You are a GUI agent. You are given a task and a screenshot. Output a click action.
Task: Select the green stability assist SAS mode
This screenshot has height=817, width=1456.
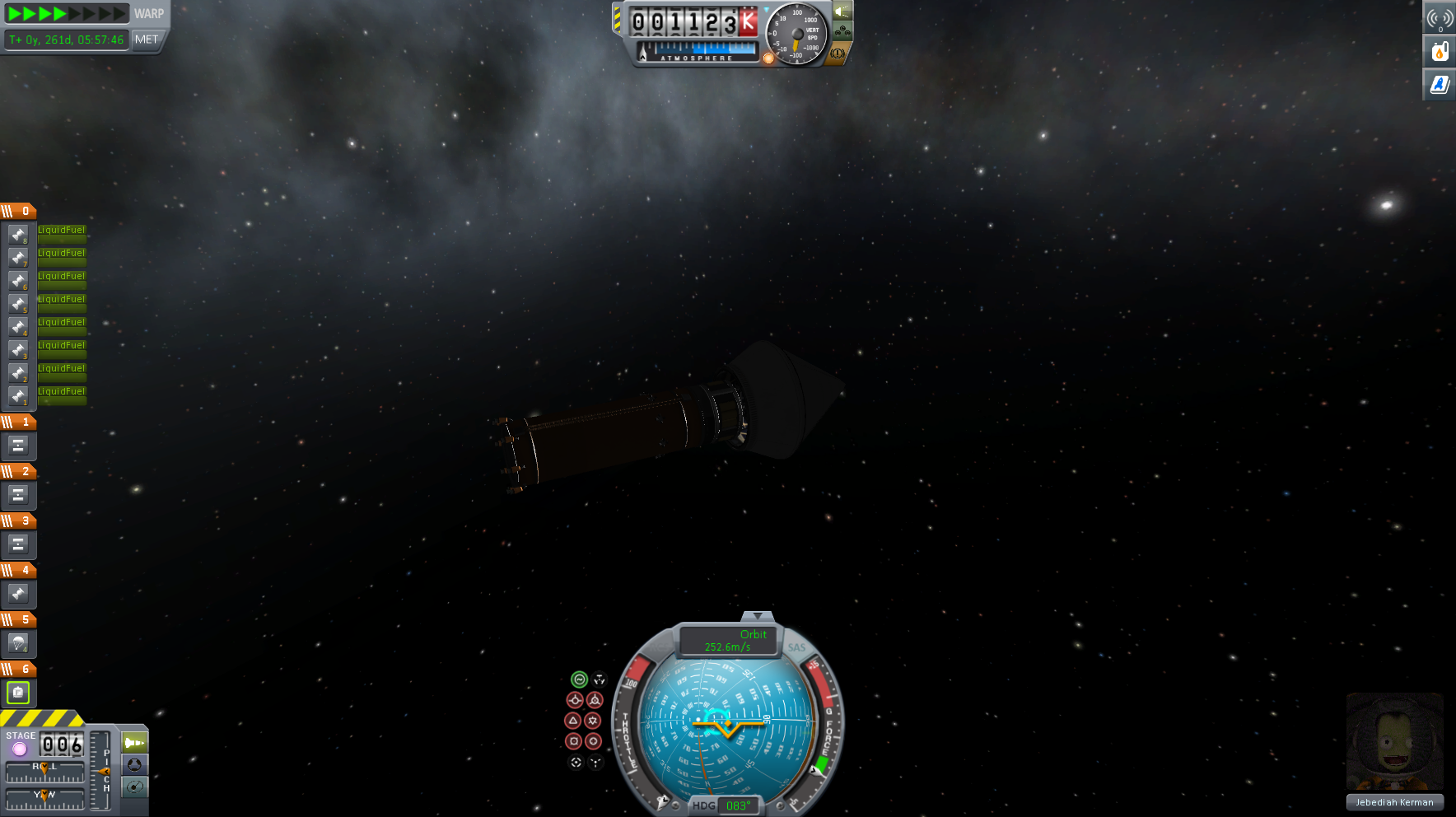579,679
